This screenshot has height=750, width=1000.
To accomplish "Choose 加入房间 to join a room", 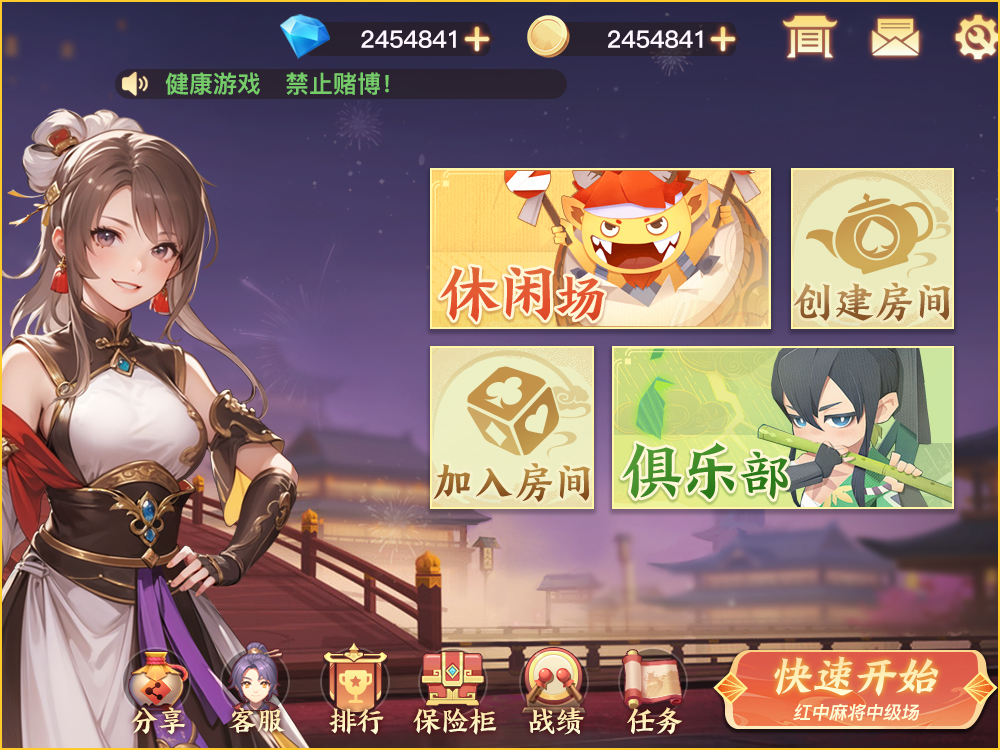I will pyautogui.click(x=512, y=427).
